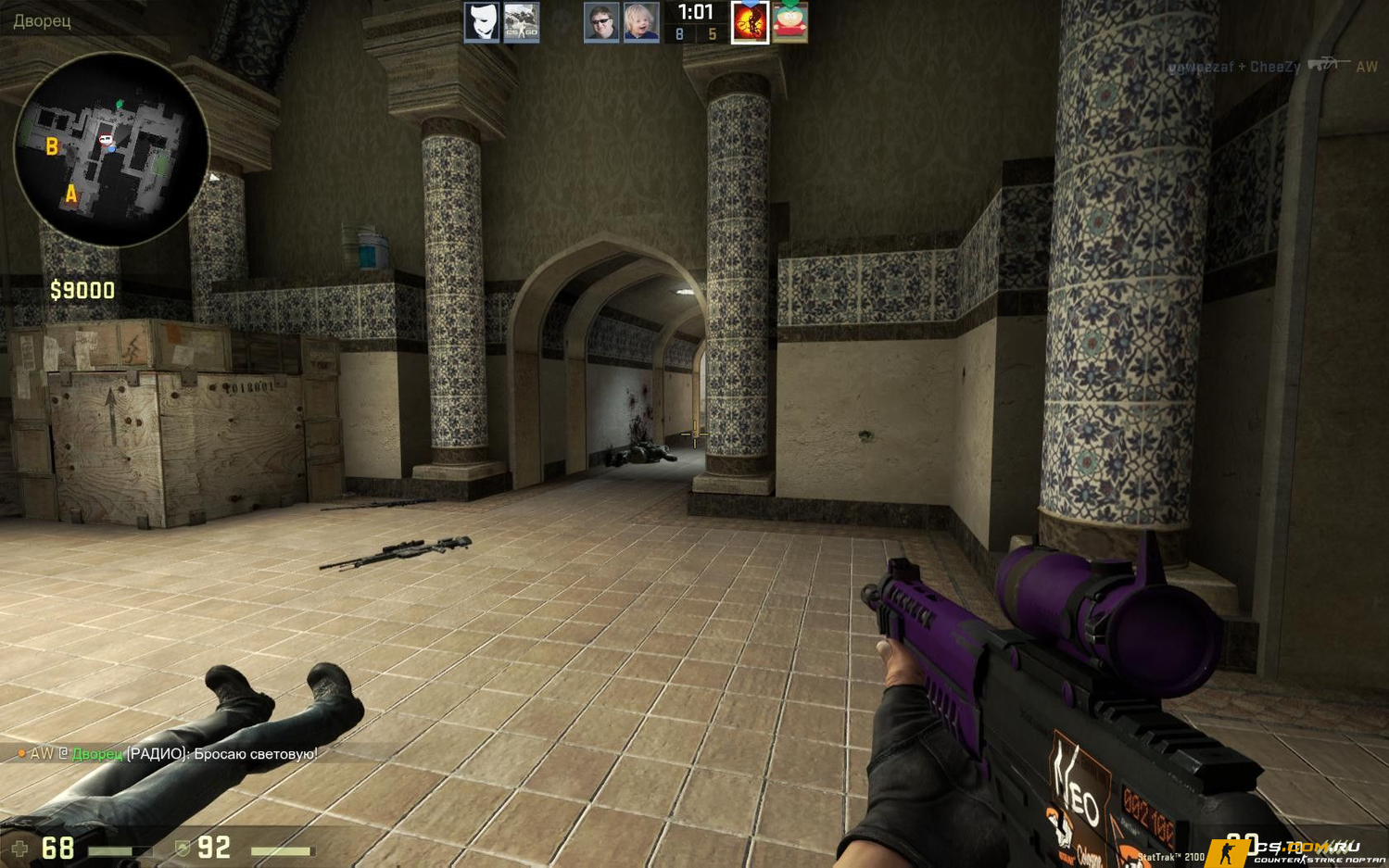The image size is (1389, 868).
Task: Click the bombsite B marker on radar
Action: (x=52, y=146)
